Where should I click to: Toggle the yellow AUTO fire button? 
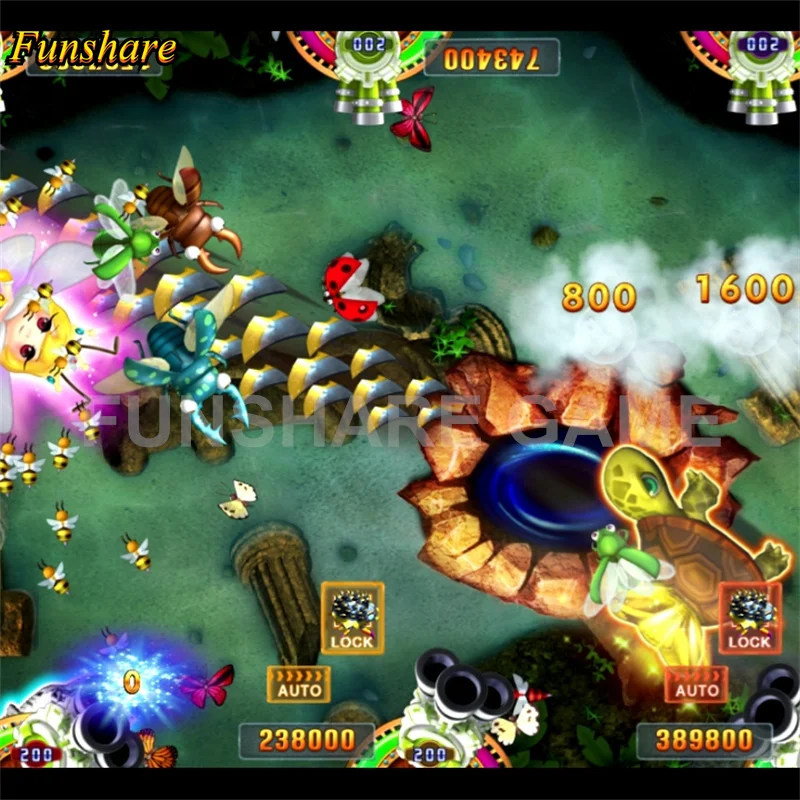(299, 684)
